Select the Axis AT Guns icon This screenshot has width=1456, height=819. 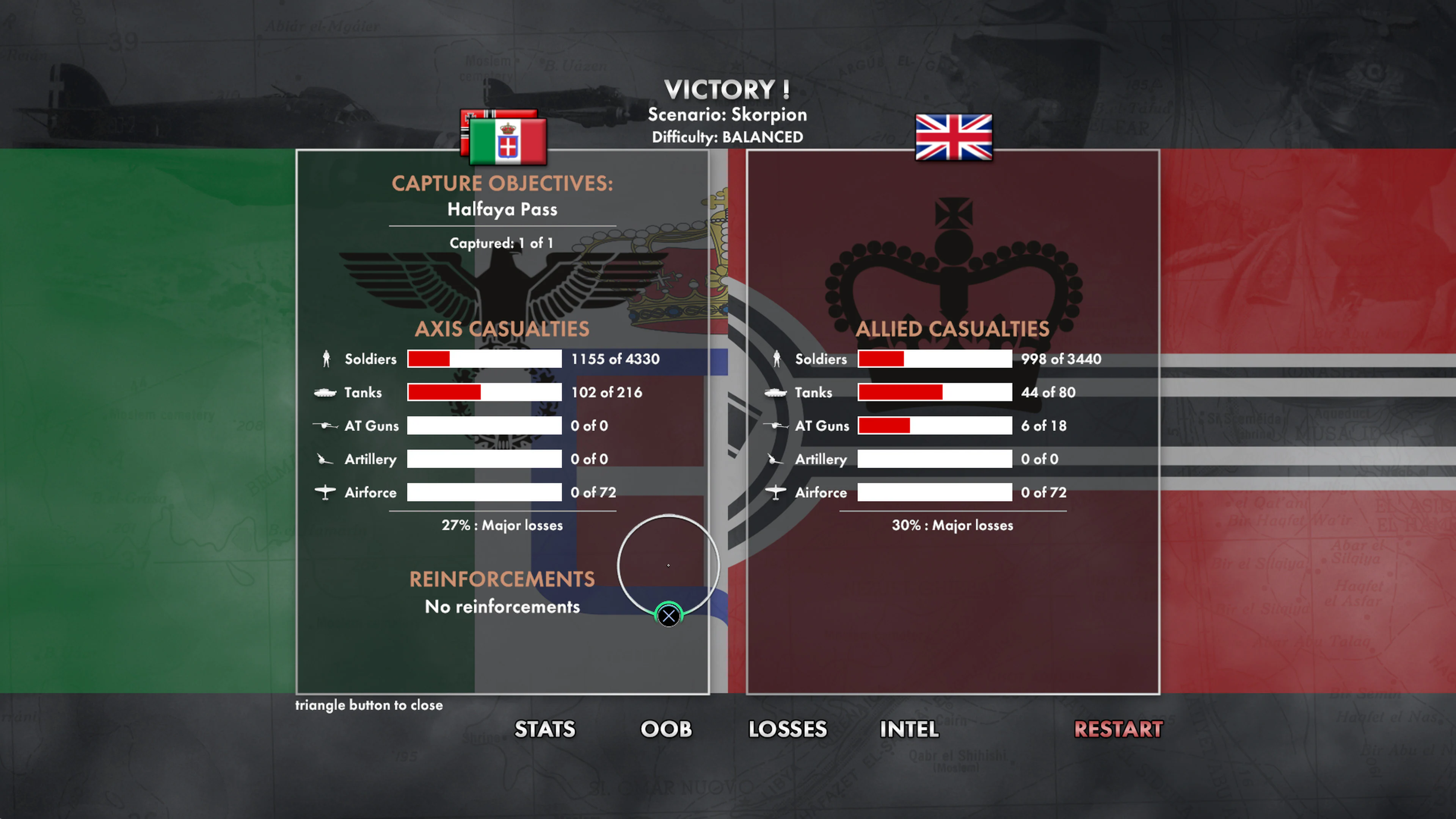pyautogui.click(x=325, y=425)
